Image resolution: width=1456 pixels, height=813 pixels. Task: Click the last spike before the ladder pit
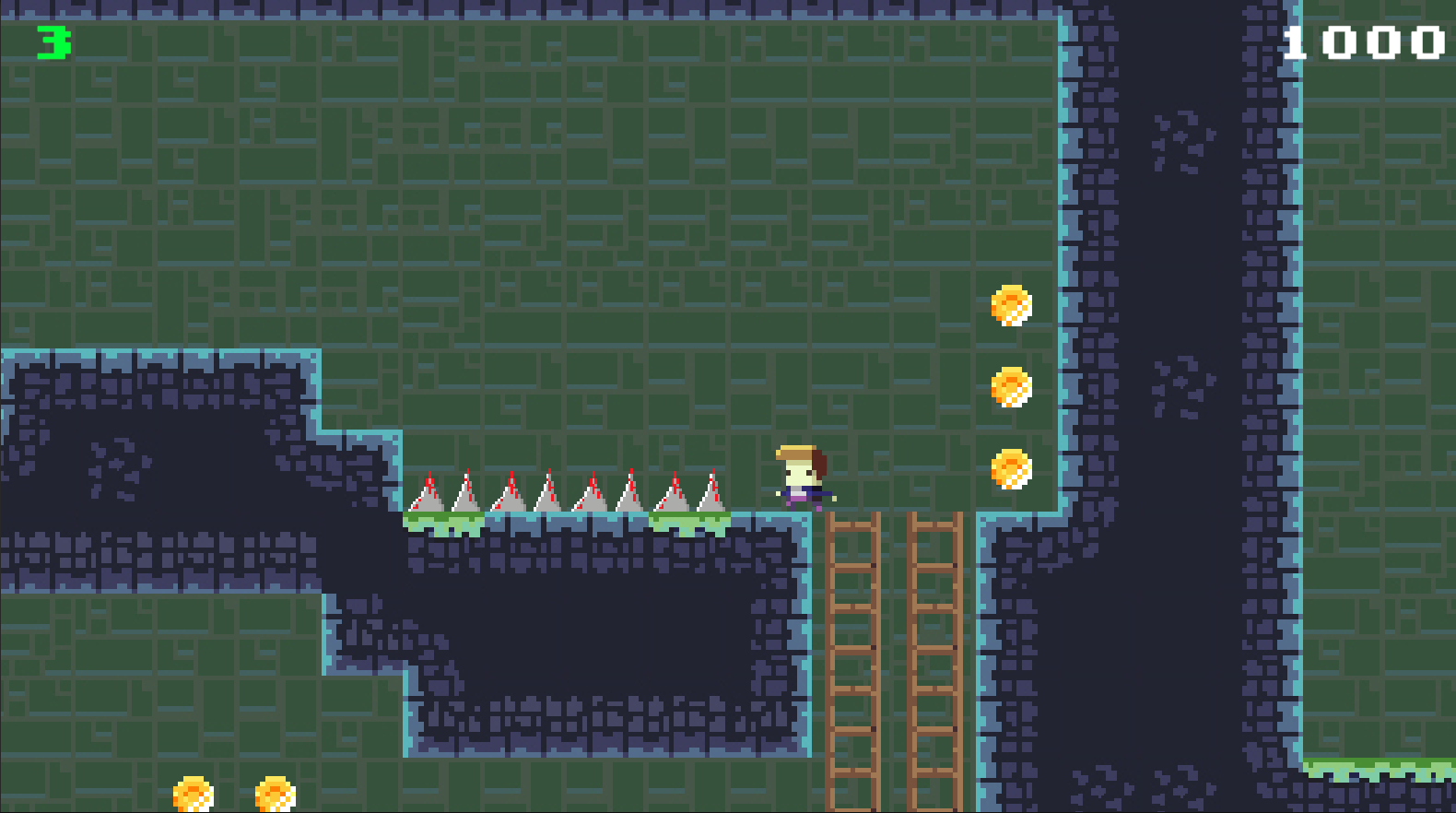(x=710, y=493)
